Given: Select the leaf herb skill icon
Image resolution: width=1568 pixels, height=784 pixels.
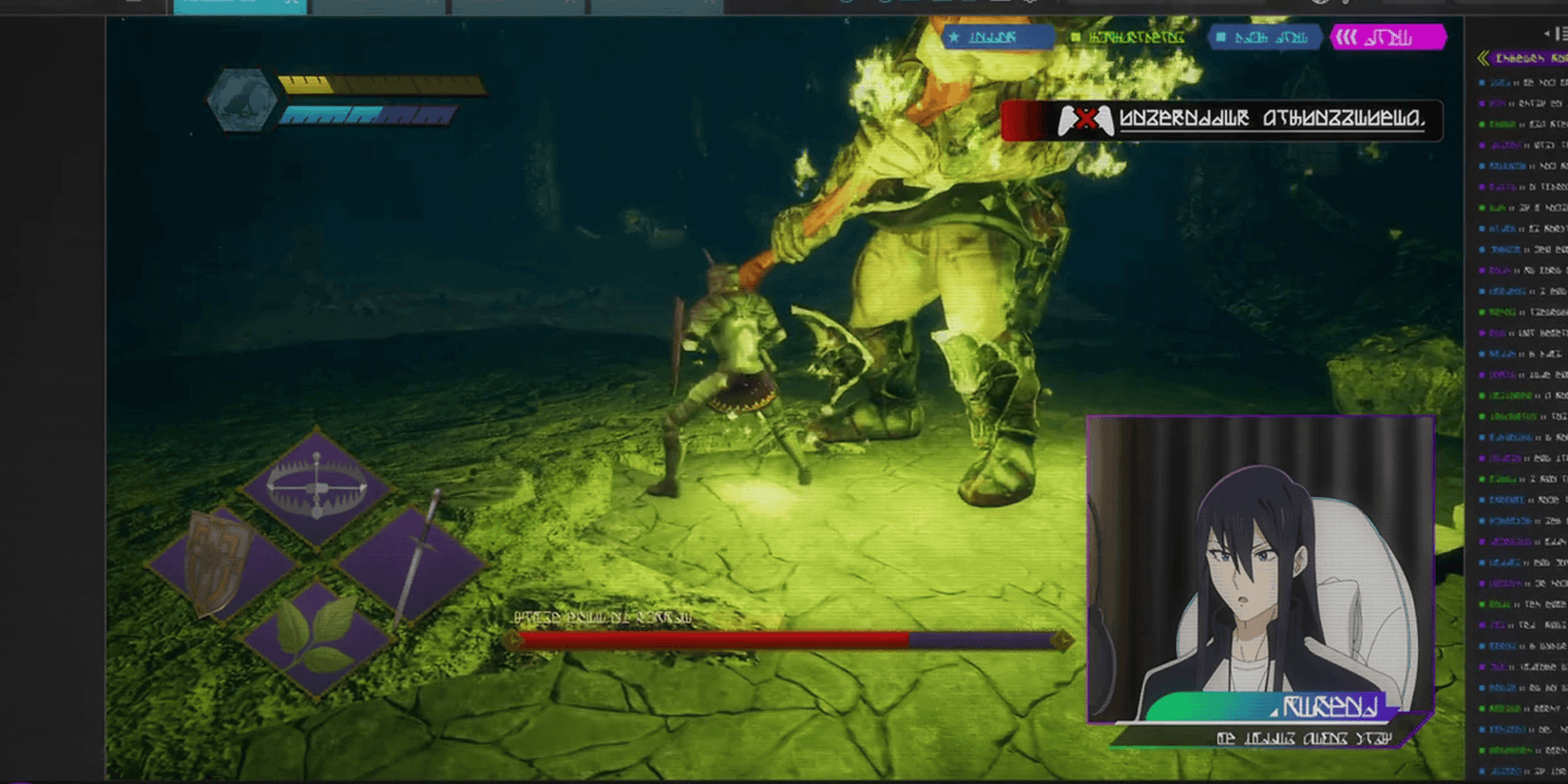Looking at the screenshot, I should tap(314, 632).
